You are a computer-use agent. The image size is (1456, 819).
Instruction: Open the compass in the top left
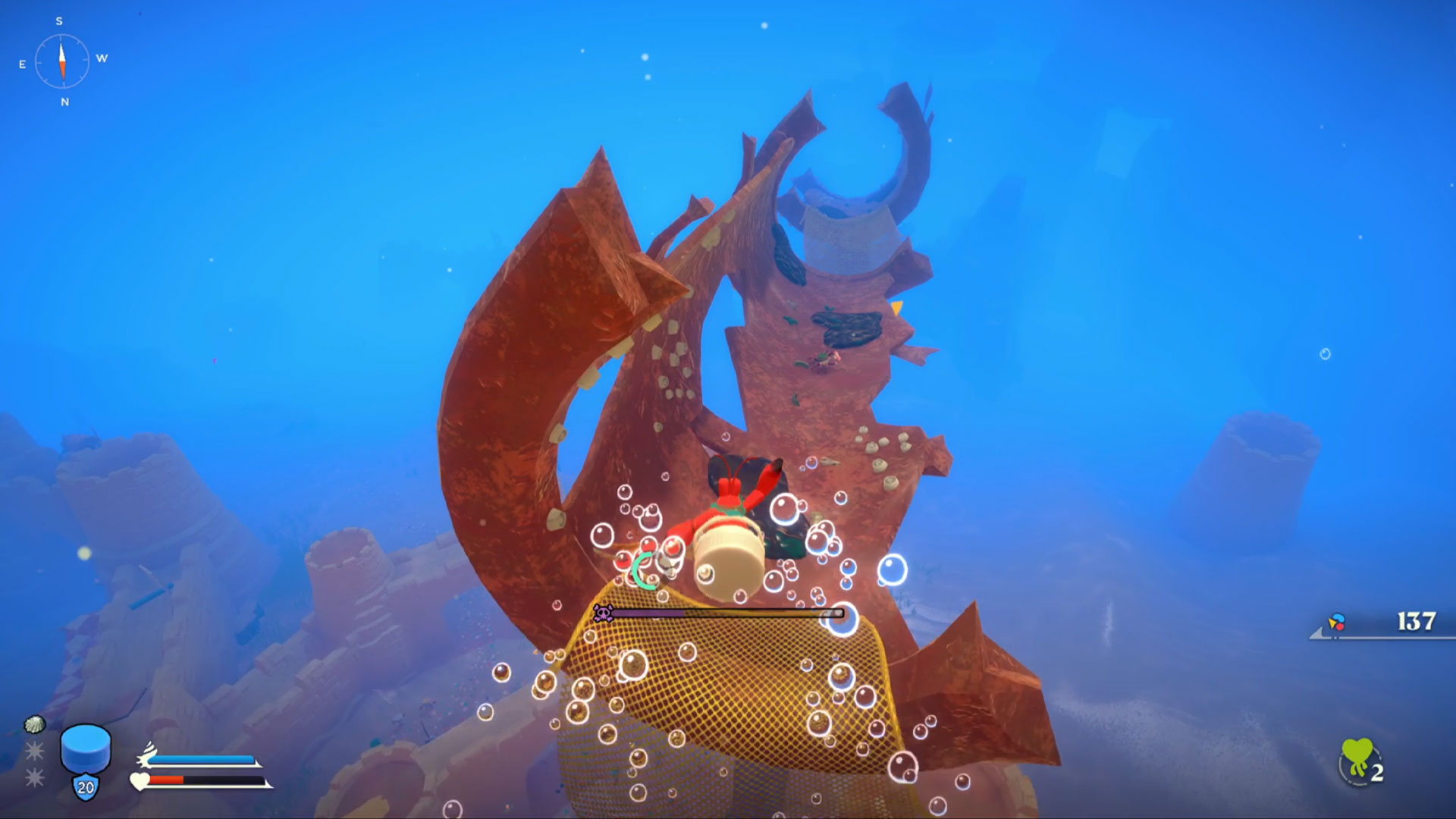[61, 59]
